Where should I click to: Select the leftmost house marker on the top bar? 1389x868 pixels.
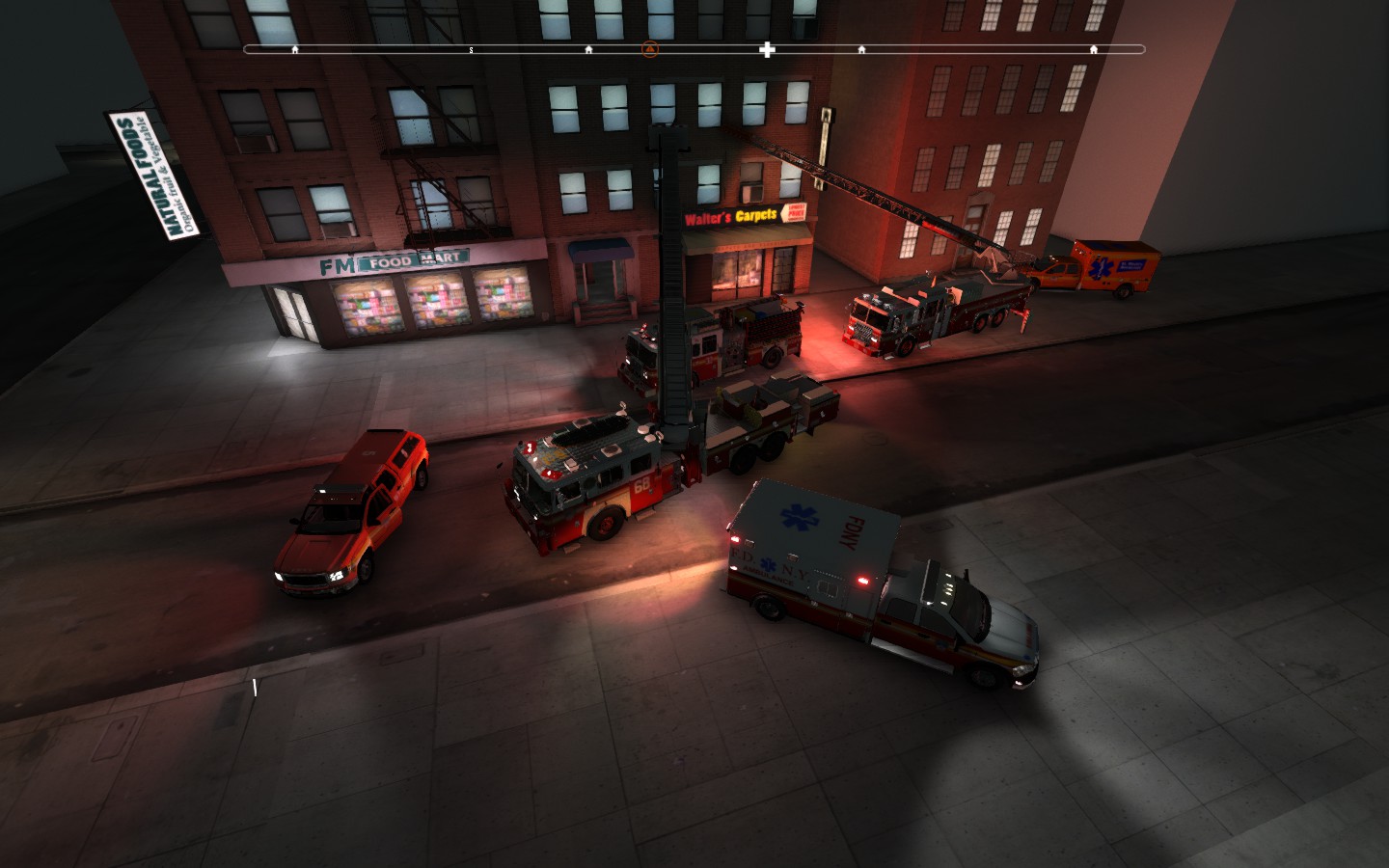[x=295, y=48]
